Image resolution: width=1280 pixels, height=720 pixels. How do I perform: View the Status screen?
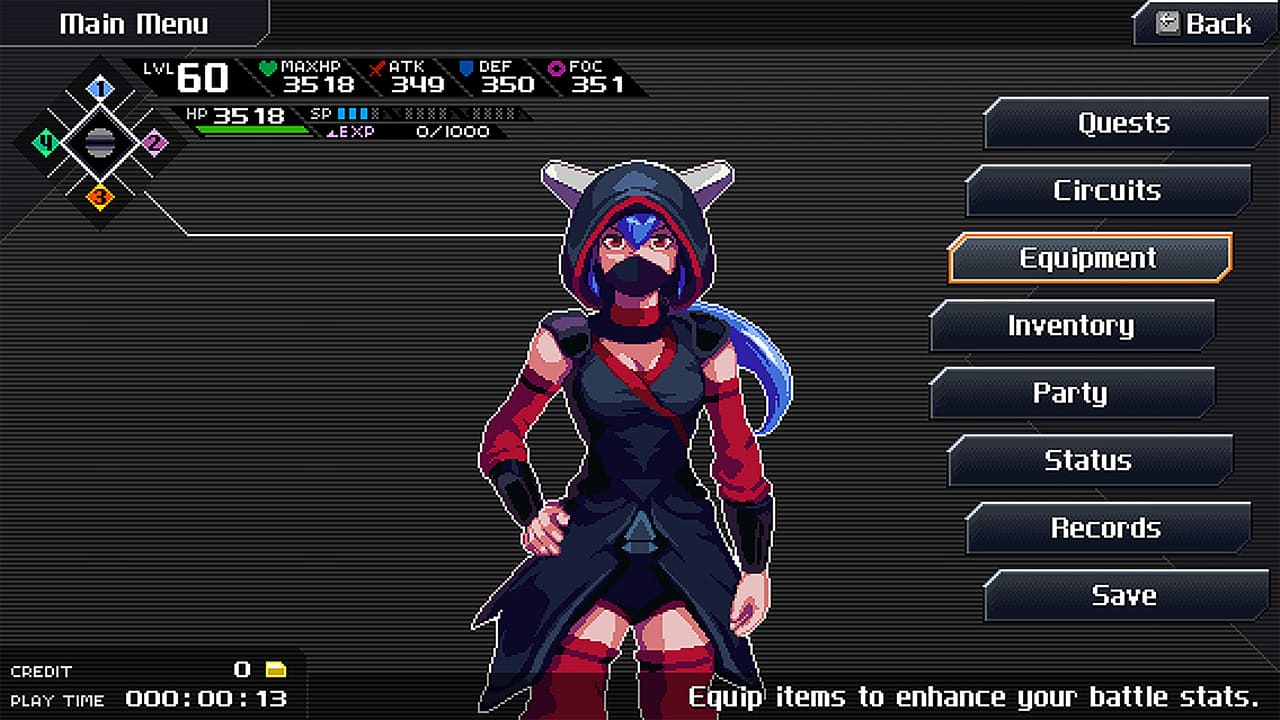[x=1088, y=460]
